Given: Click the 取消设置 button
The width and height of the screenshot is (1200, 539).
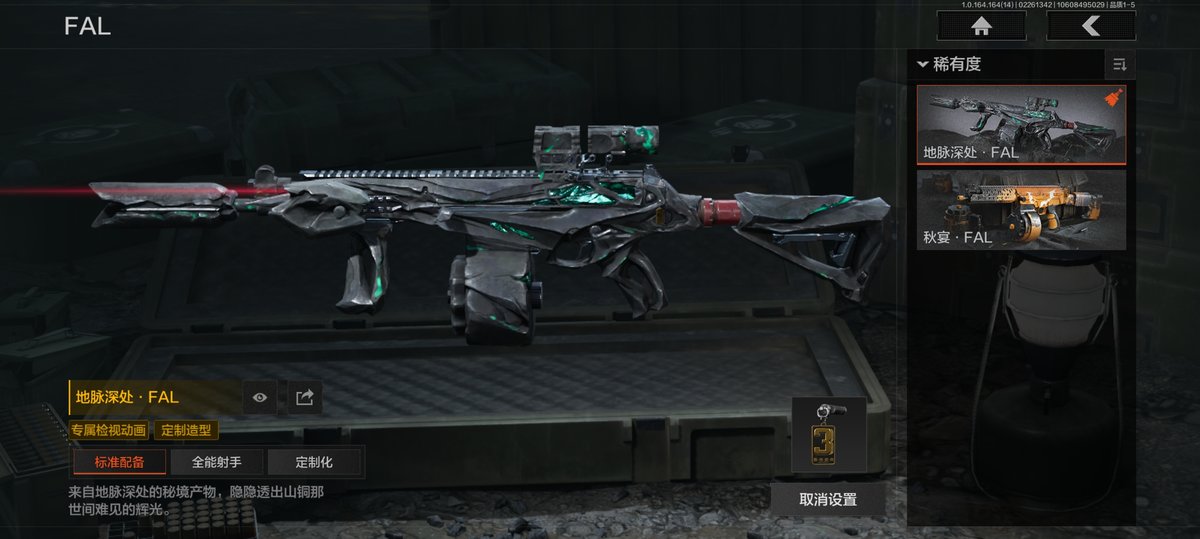Looking at the screenshot, I should (x=827, y=499).
